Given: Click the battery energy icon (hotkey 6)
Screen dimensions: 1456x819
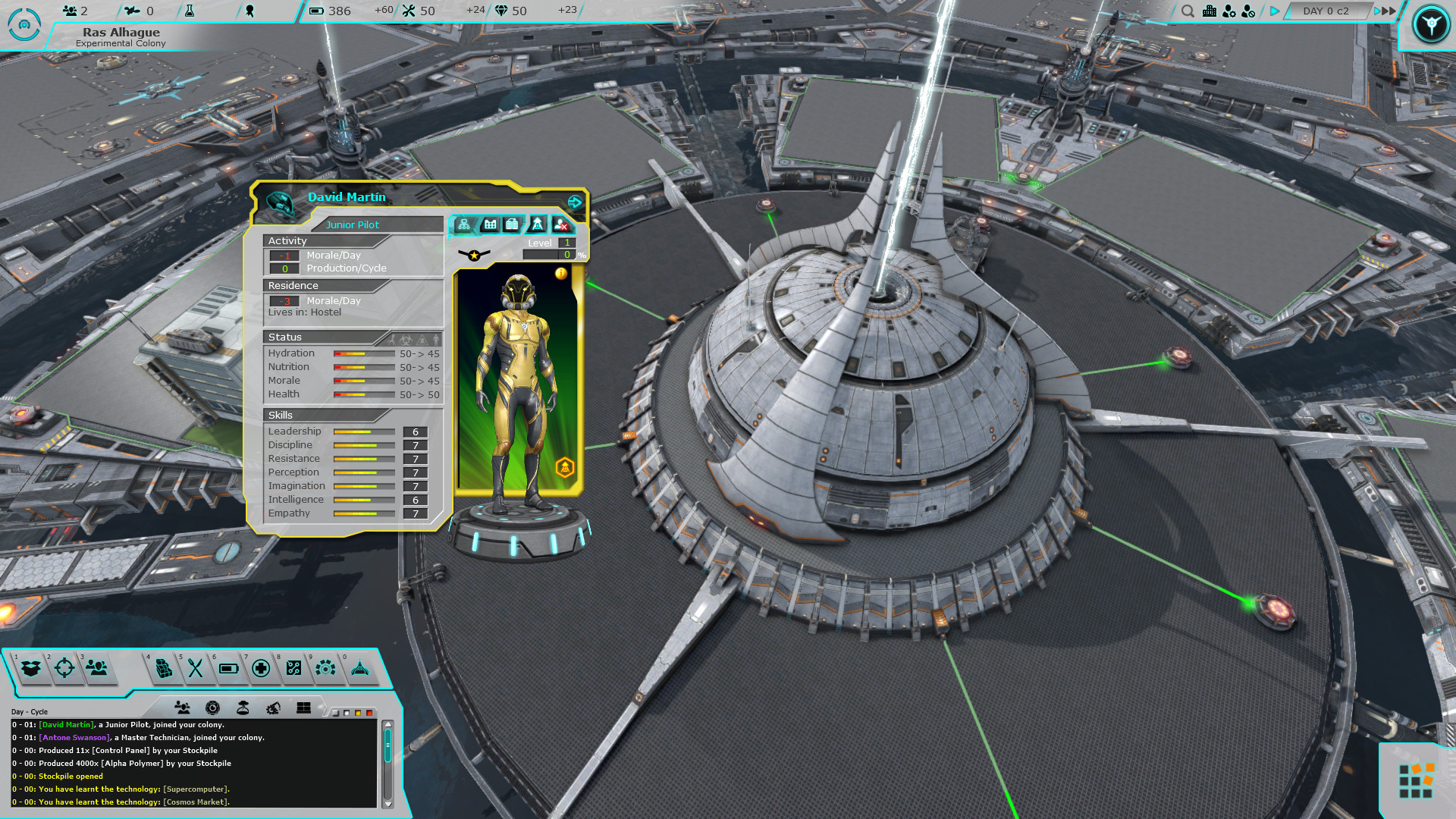Looking at the screenshot, I should tap(229, 669).
